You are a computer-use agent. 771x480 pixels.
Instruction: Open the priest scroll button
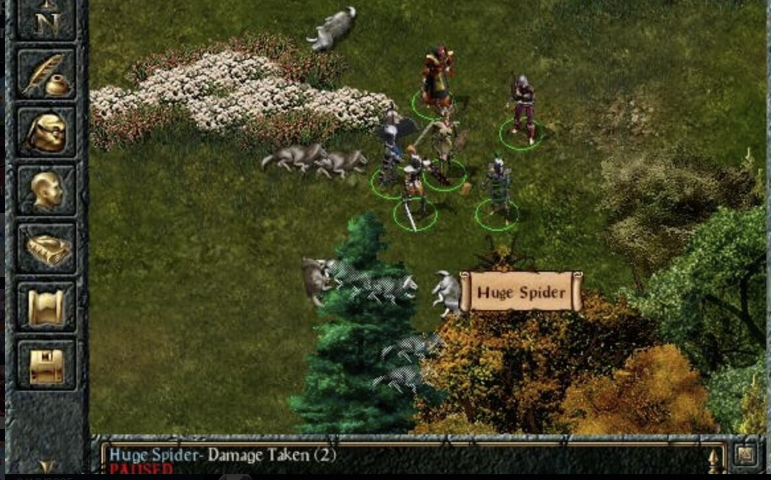[46, 306]
